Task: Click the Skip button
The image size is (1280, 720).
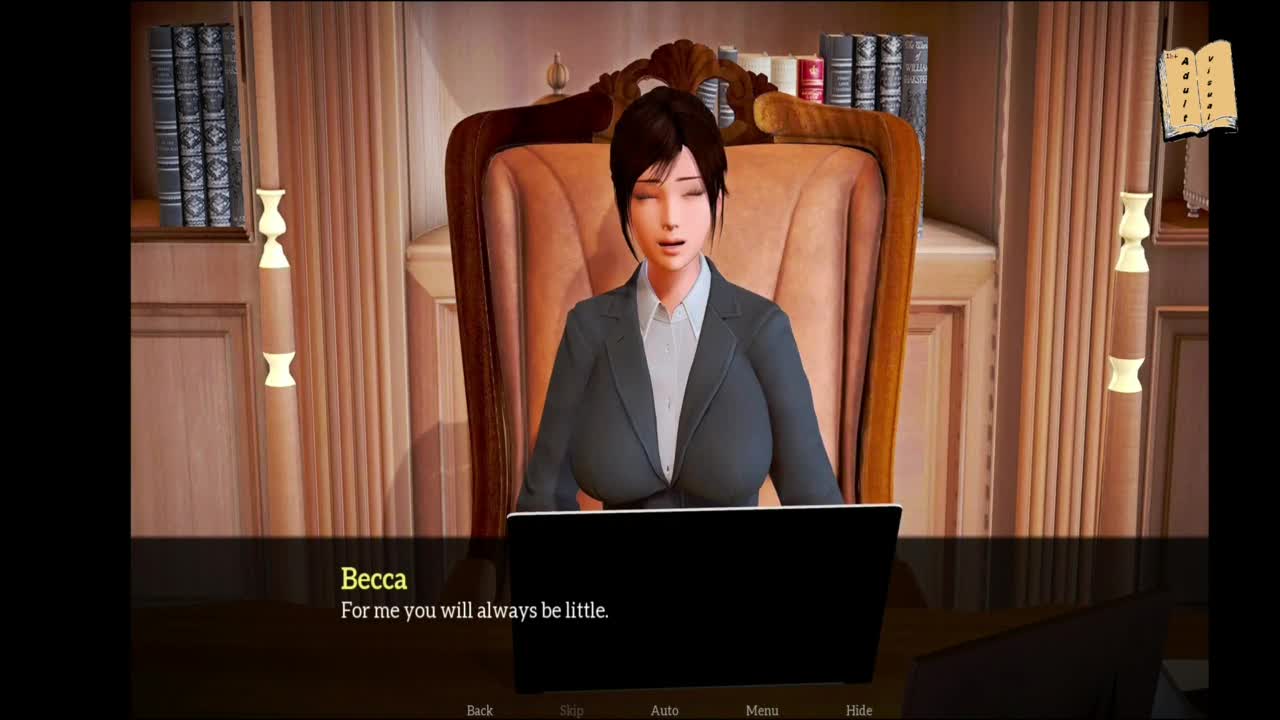Action: pos(571,710)
